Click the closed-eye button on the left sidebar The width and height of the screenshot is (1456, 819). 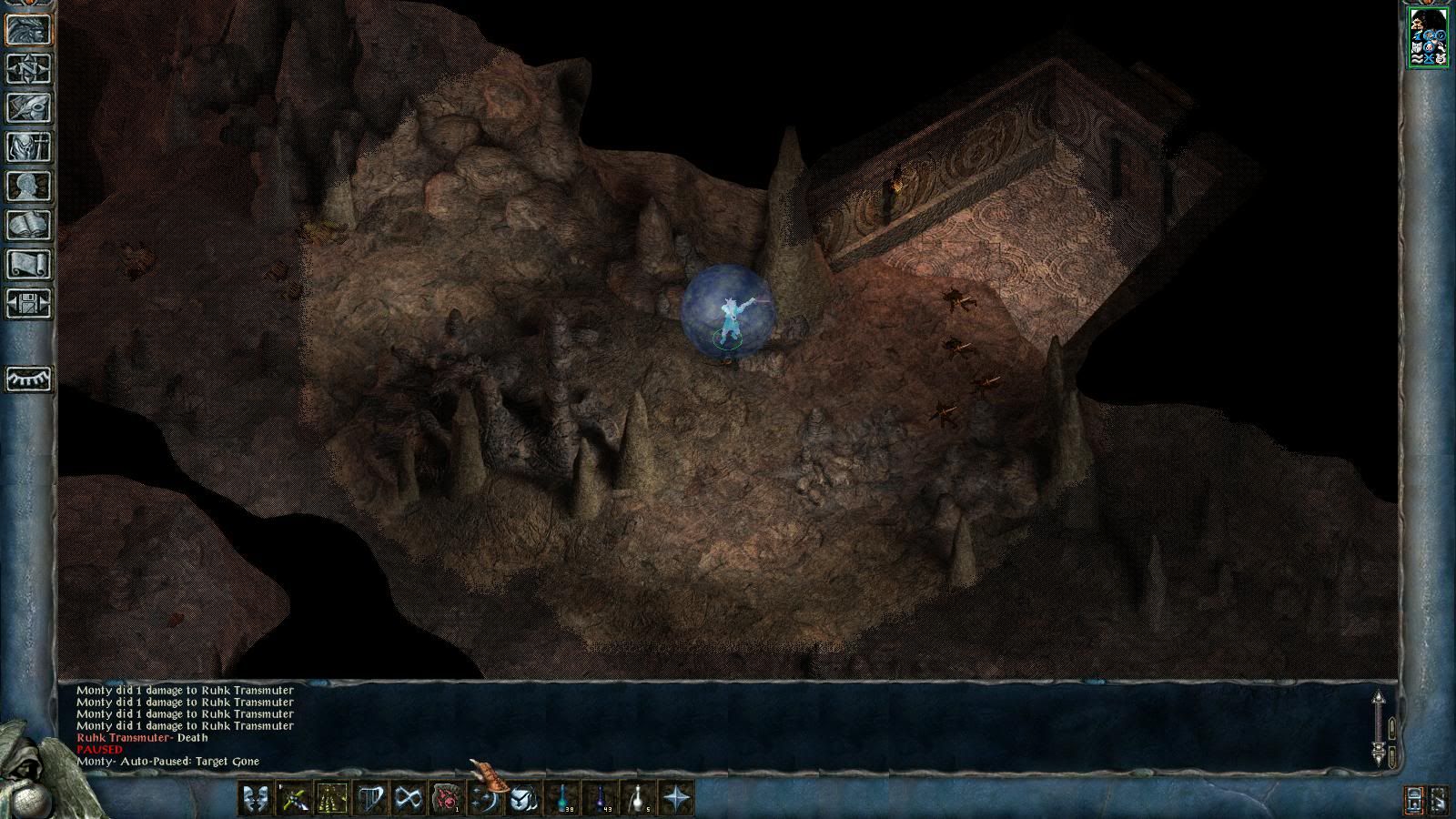point(28,379)
